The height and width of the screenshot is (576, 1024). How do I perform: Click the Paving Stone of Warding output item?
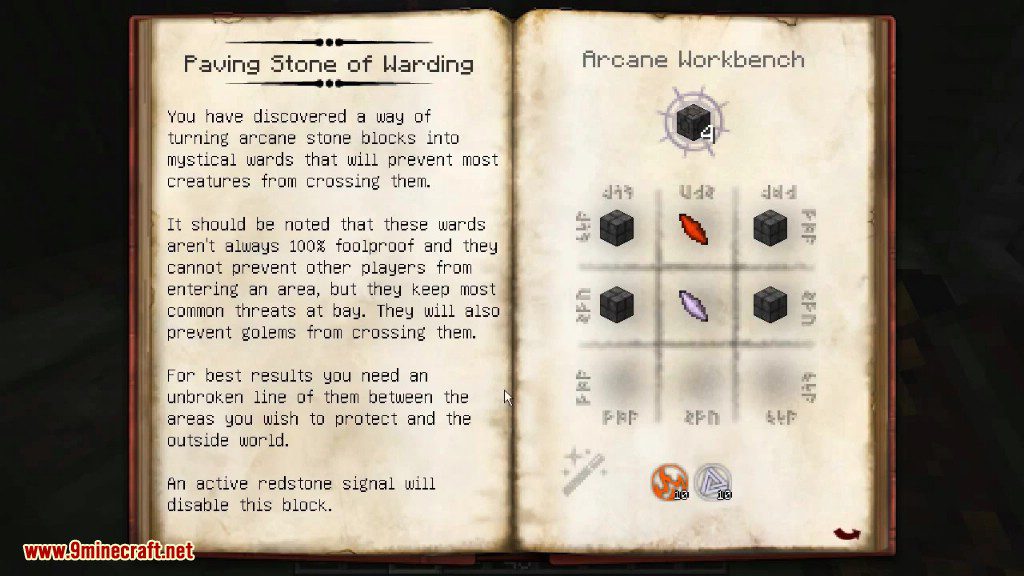pos(691,121)
